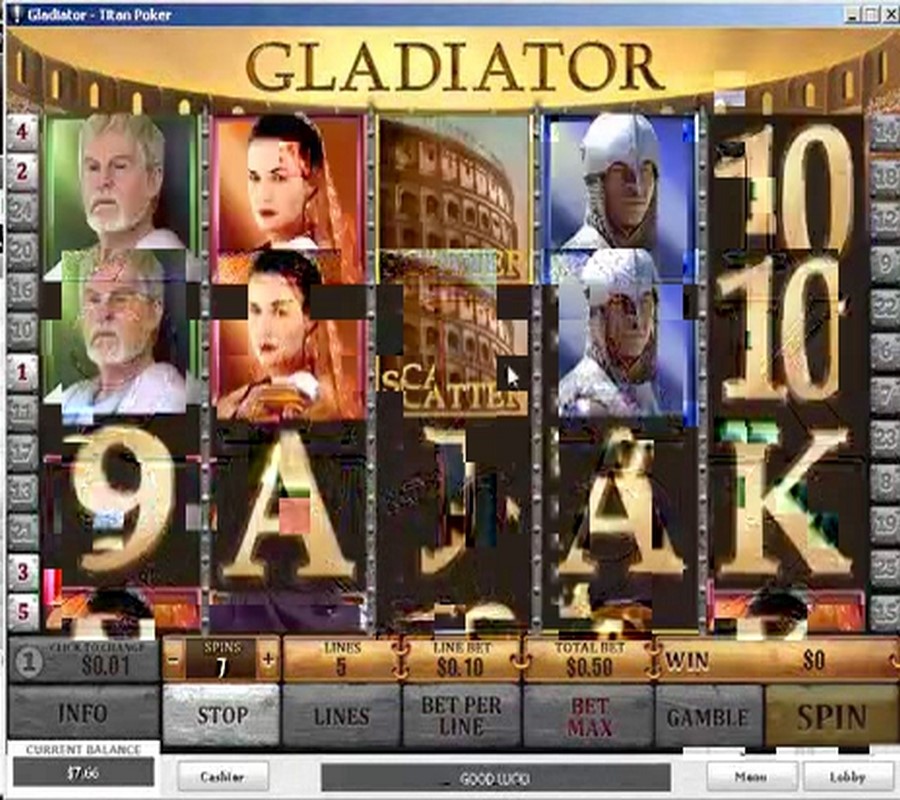
Task: Decrease auto spins with the minus button
Action: coord(174,660)
